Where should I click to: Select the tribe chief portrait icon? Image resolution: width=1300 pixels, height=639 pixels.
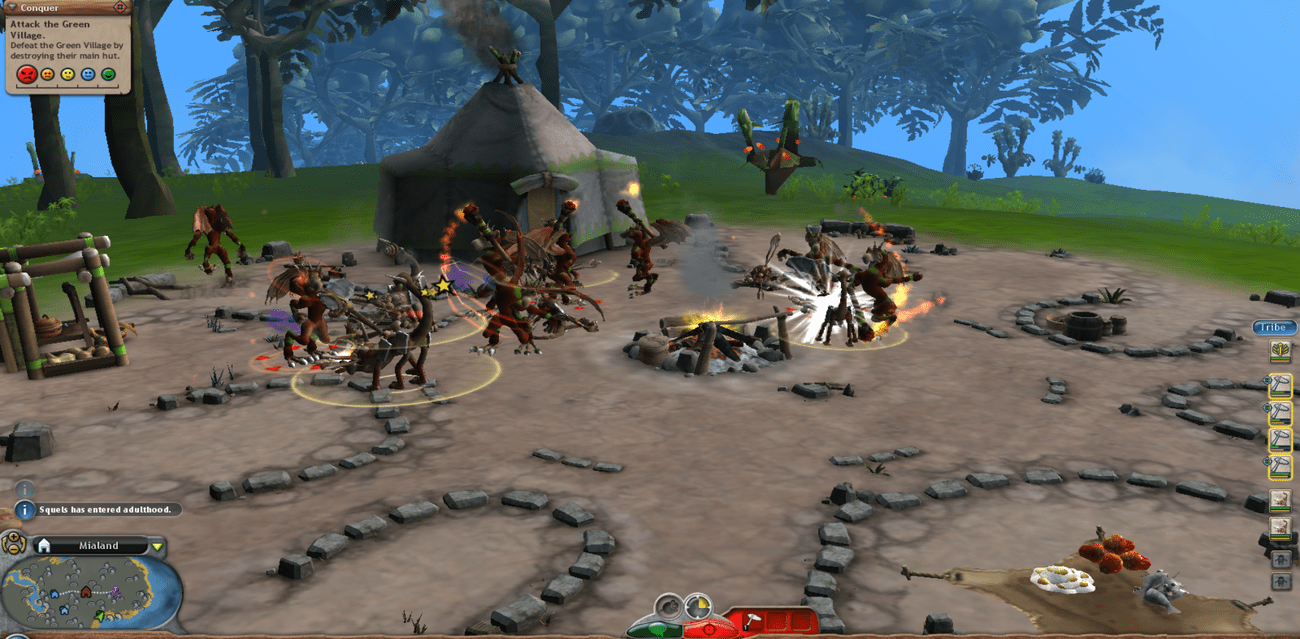point(1279,351)
